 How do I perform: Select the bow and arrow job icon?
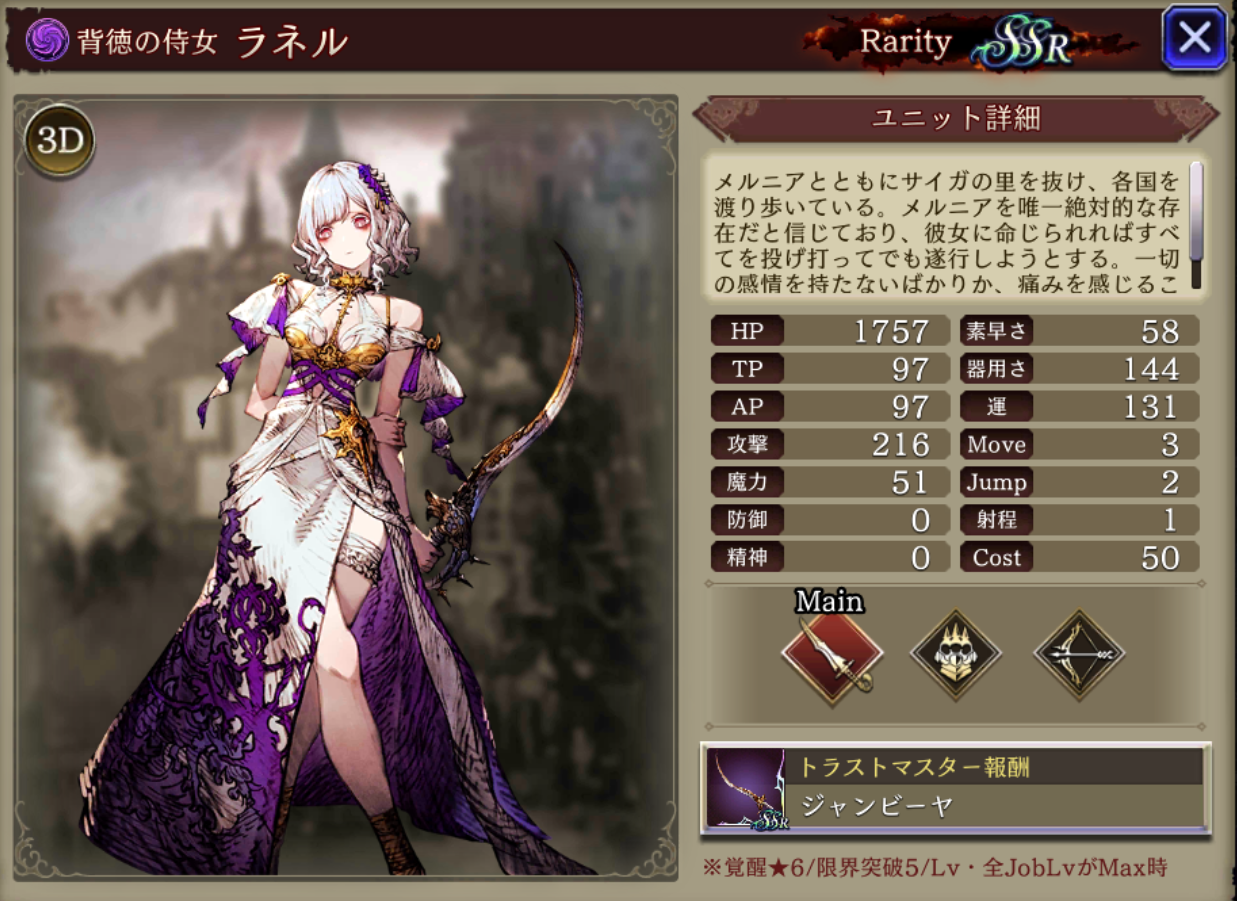click(1079, 655)
